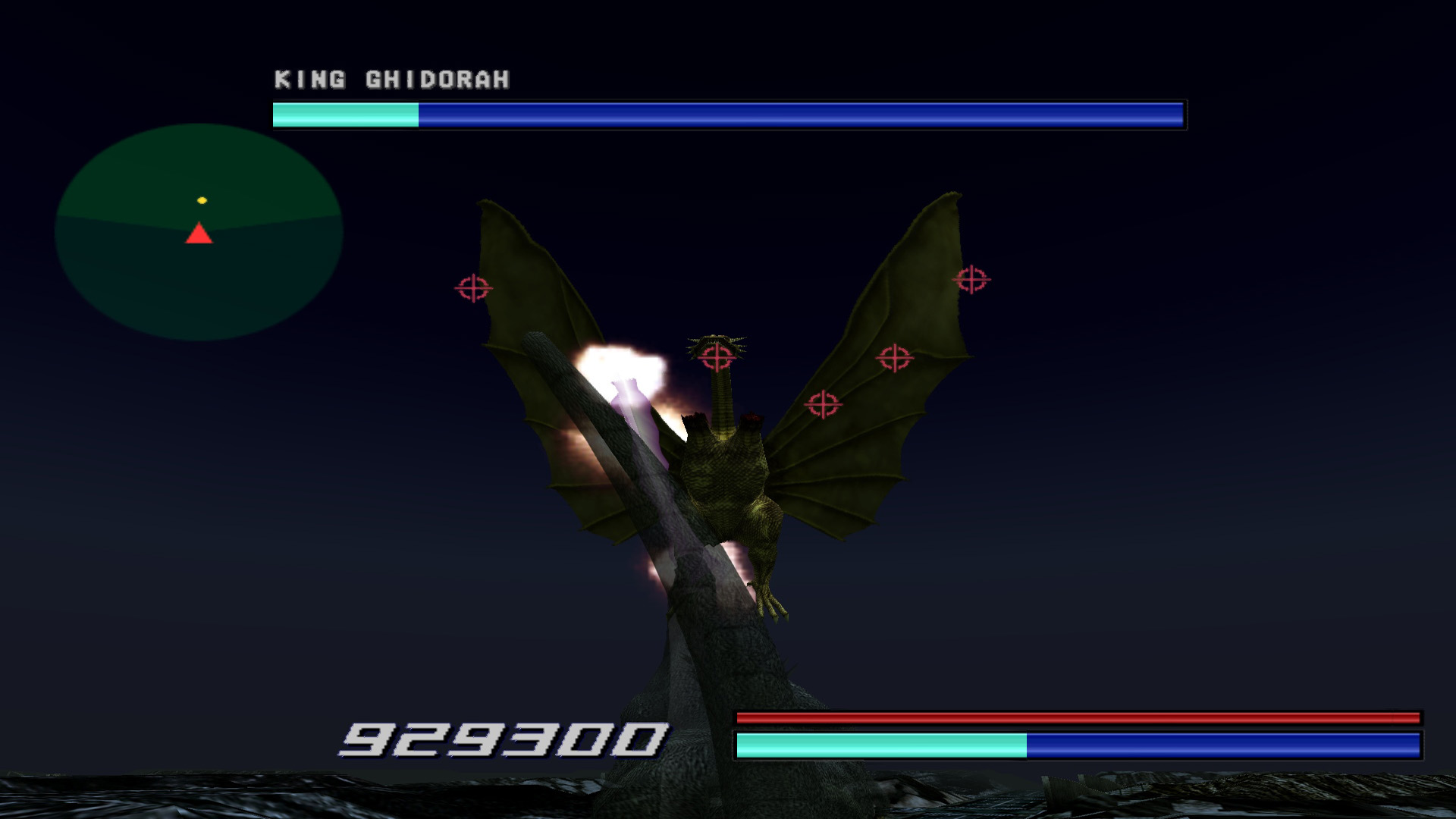This screenshot has height=819, width=1456.
Task: Click the KING GHIDORAH name label
Action: coord(392,77)
